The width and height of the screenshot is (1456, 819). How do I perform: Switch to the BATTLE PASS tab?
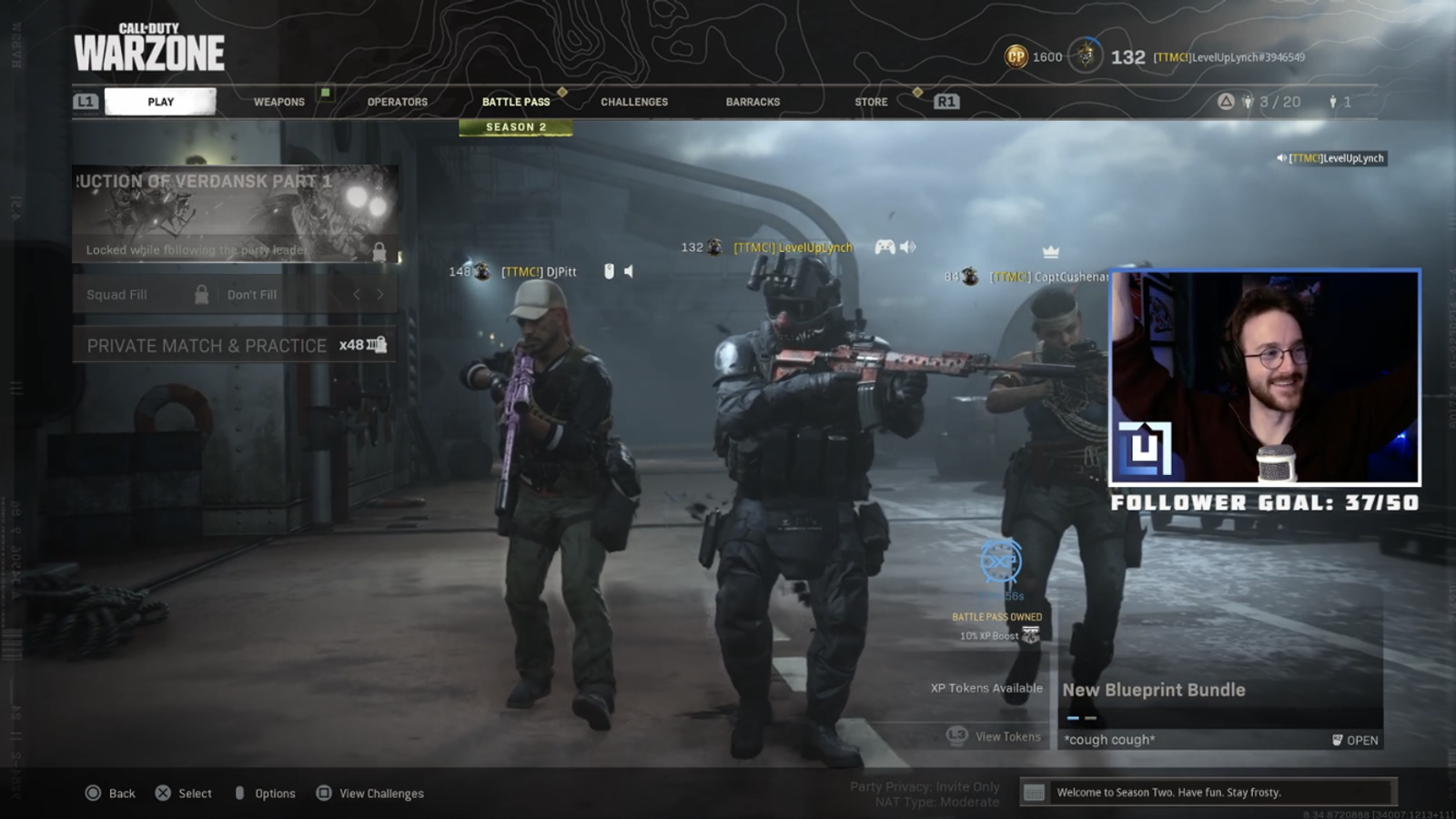(x=515, y=102)
